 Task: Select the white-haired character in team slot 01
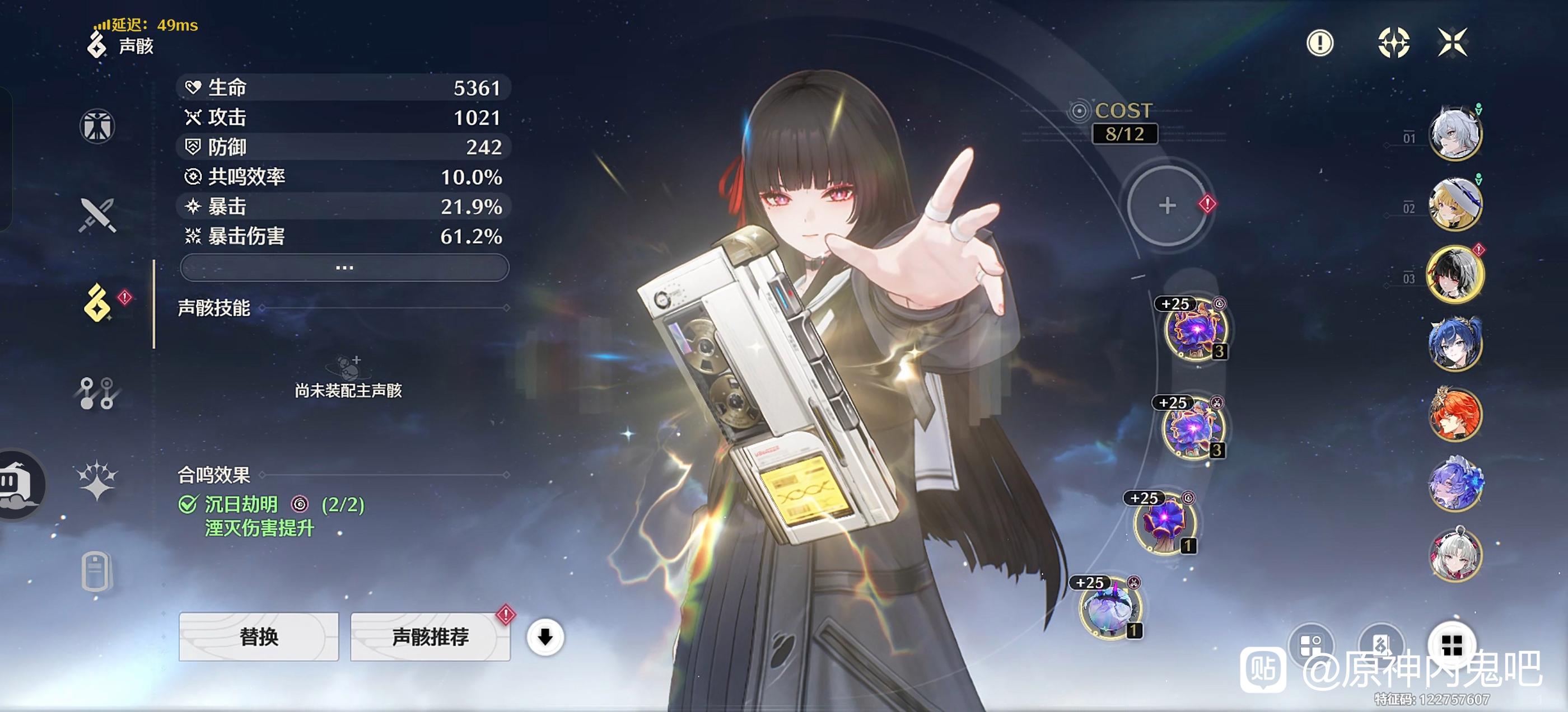1455,134
